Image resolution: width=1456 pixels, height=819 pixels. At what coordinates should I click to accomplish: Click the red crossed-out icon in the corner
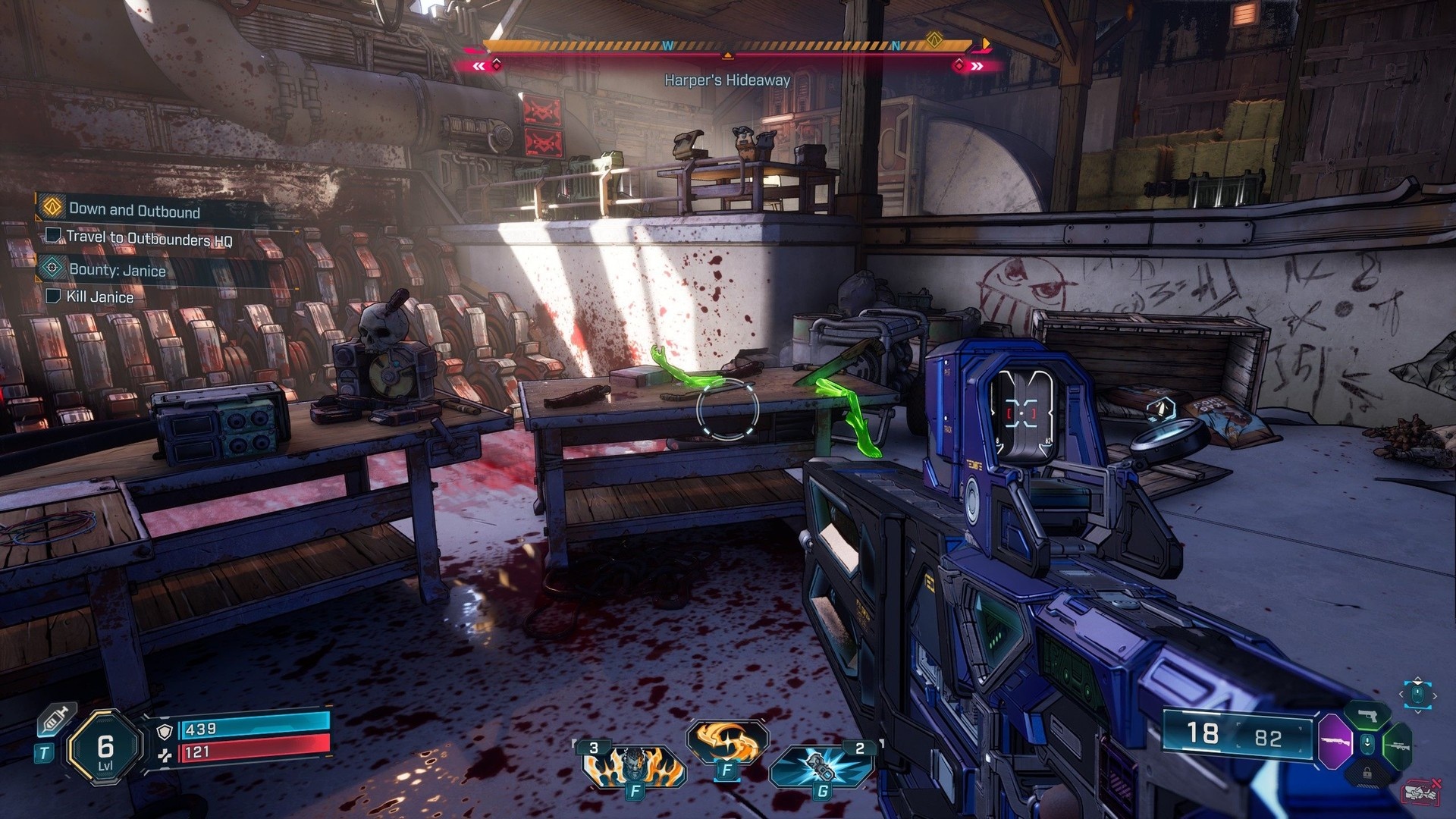click(1421, 792)
